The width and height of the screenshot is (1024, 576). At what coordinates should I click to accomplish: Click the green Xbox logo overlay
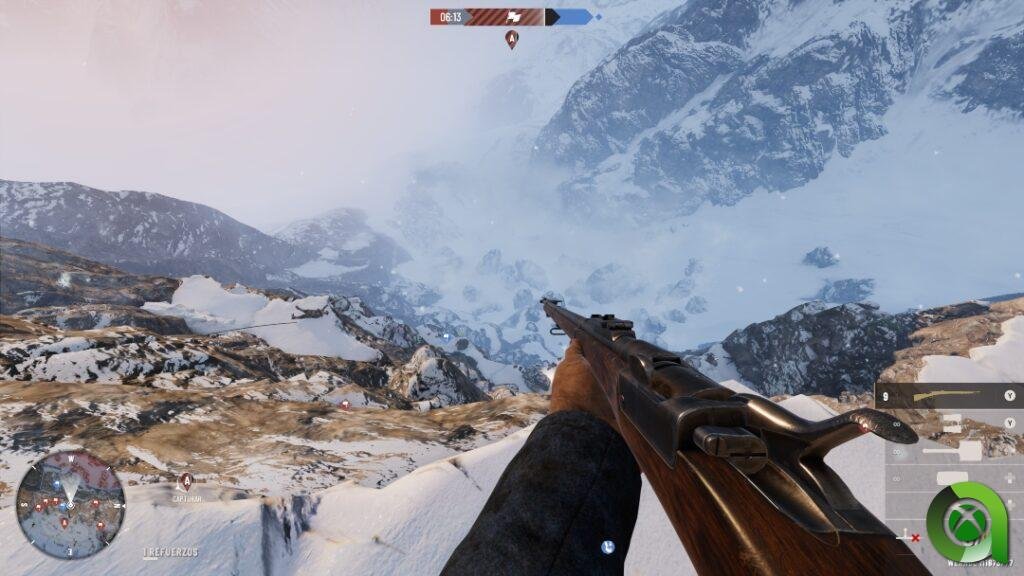(965, 522)
